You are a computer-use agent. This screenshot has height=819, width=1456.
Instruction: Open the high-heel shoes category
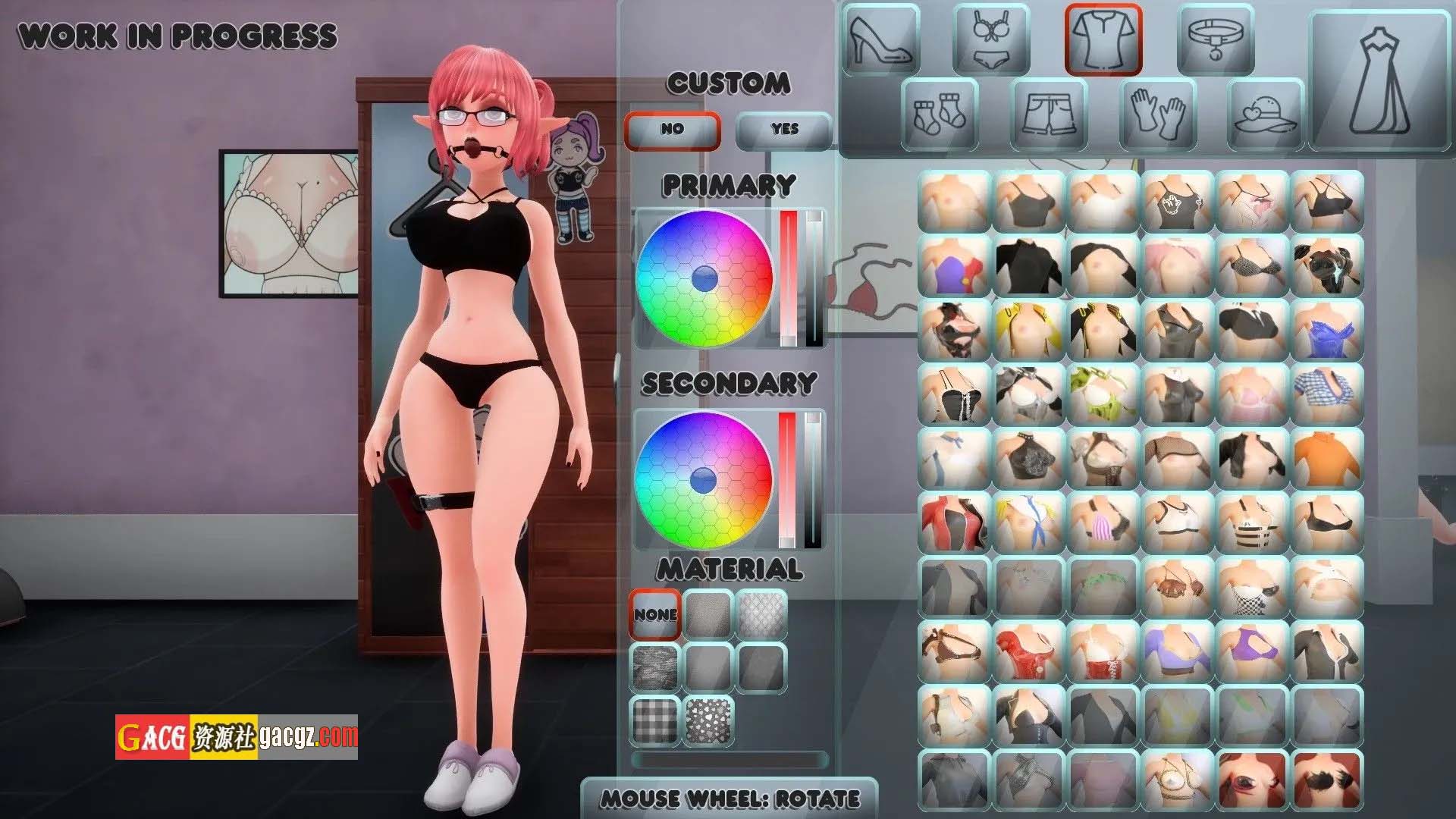880,39
